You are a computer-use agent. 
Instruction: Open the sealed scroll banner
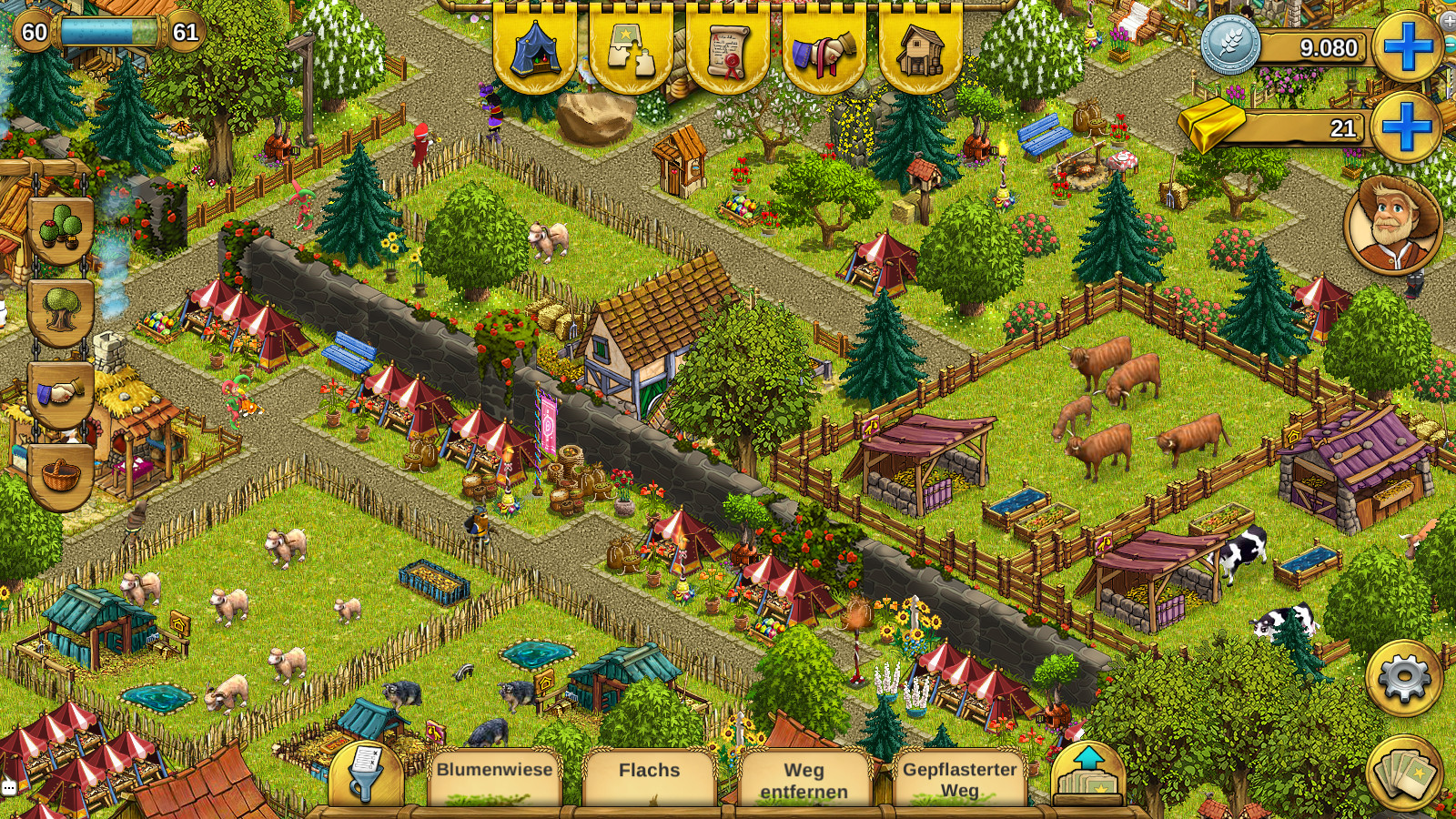coord(727,47)
